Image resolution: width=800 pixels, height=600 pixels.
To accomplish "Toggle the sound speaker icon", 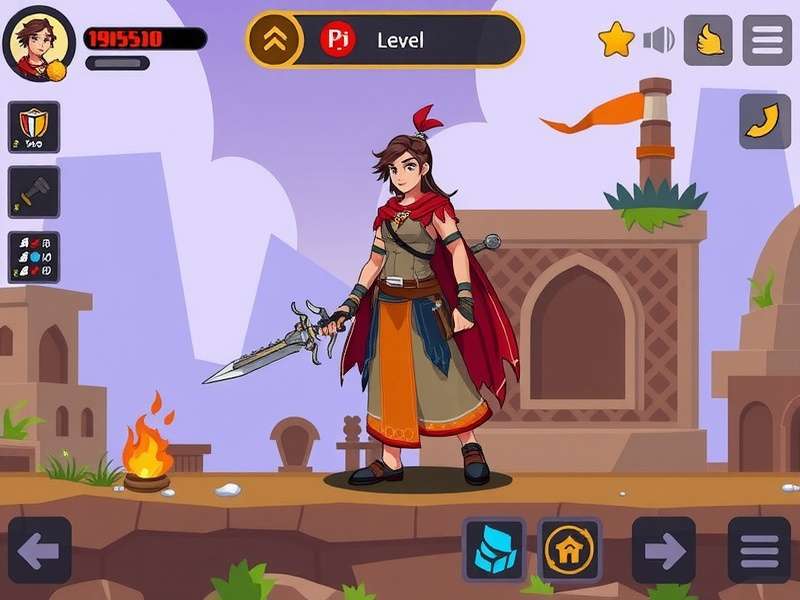I will click(x=659, y=40).
